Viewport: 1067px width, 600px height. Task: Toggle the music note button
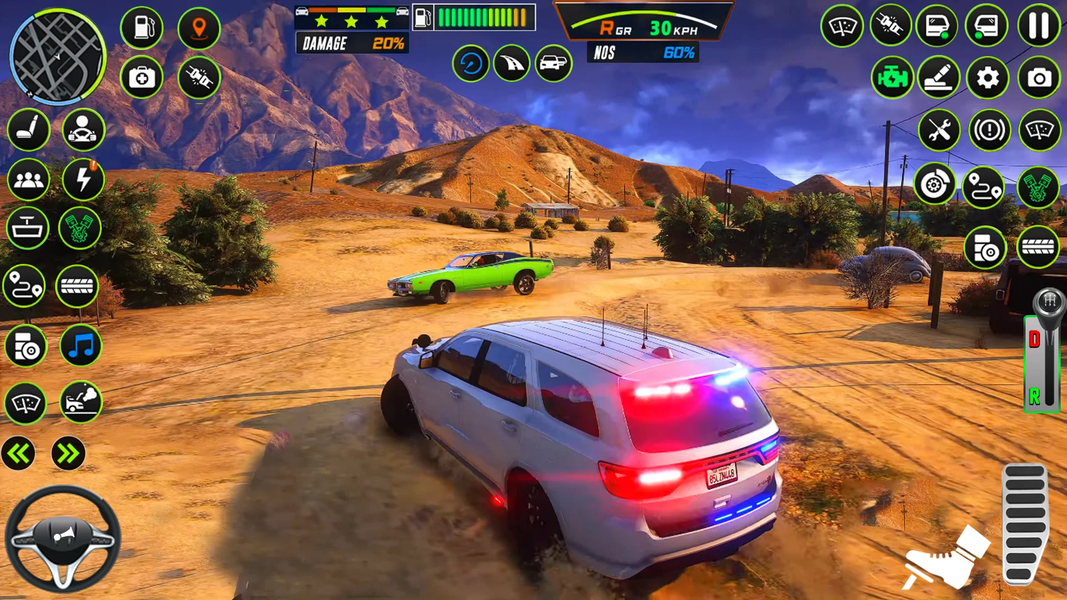click(80, 346)
